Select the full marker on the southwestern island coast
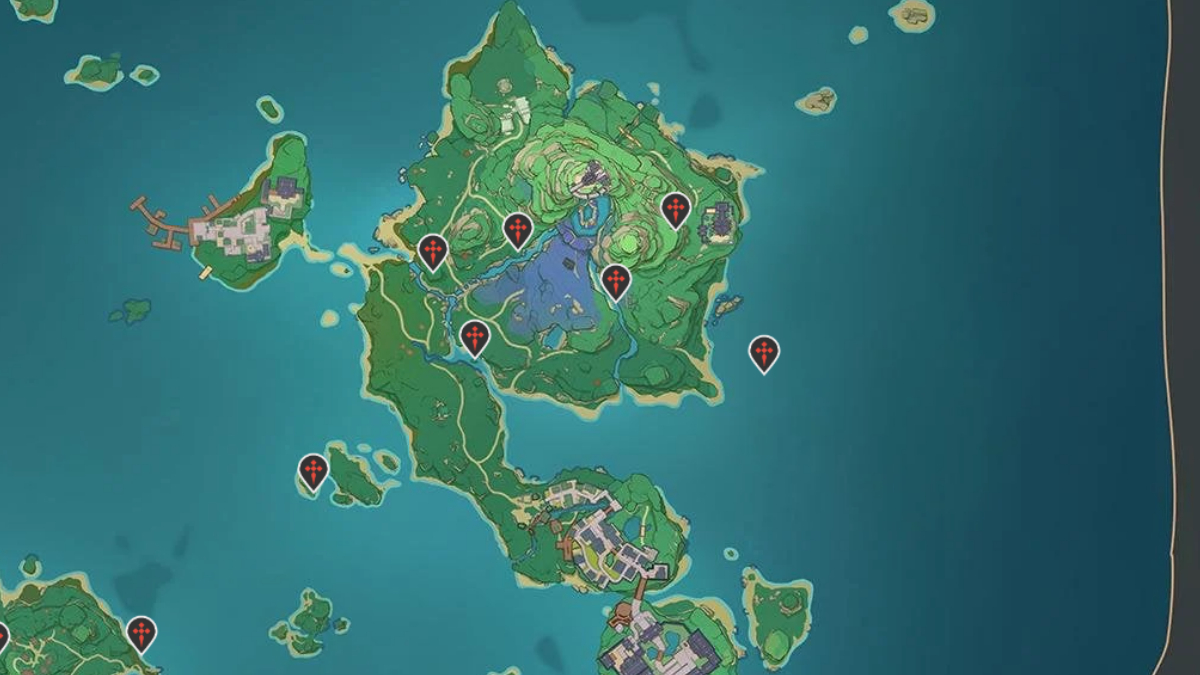1200x675 pixels. 142,633
